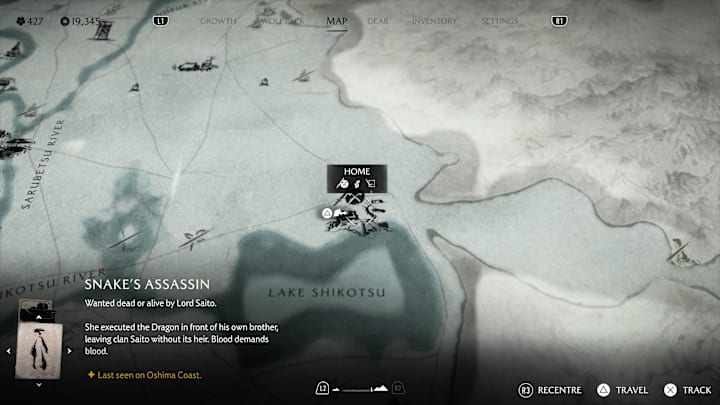
Task: Track the selected objective
Action: 686,390
